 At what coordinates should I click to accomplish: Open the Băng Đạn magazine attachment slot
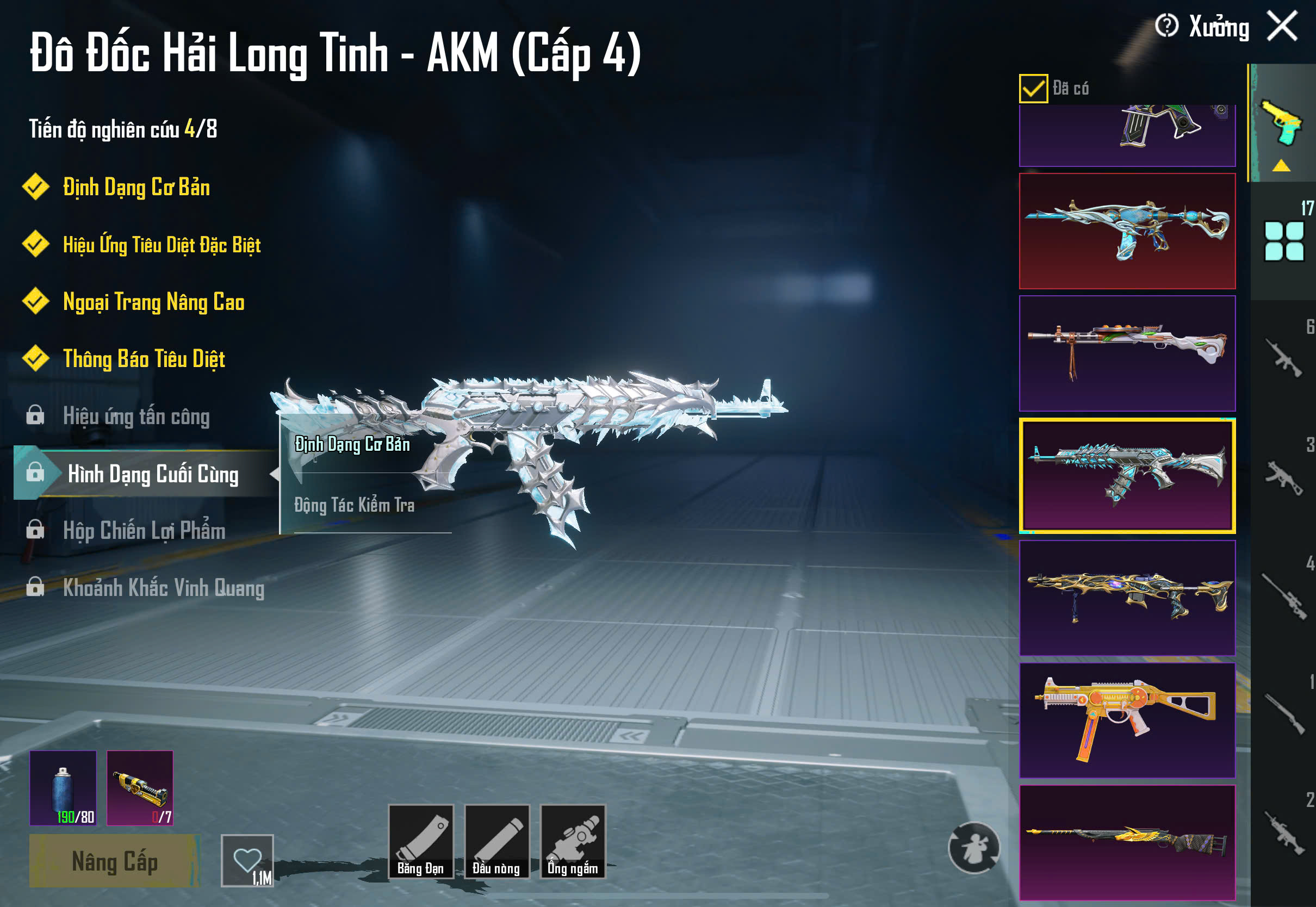point(420,841)
